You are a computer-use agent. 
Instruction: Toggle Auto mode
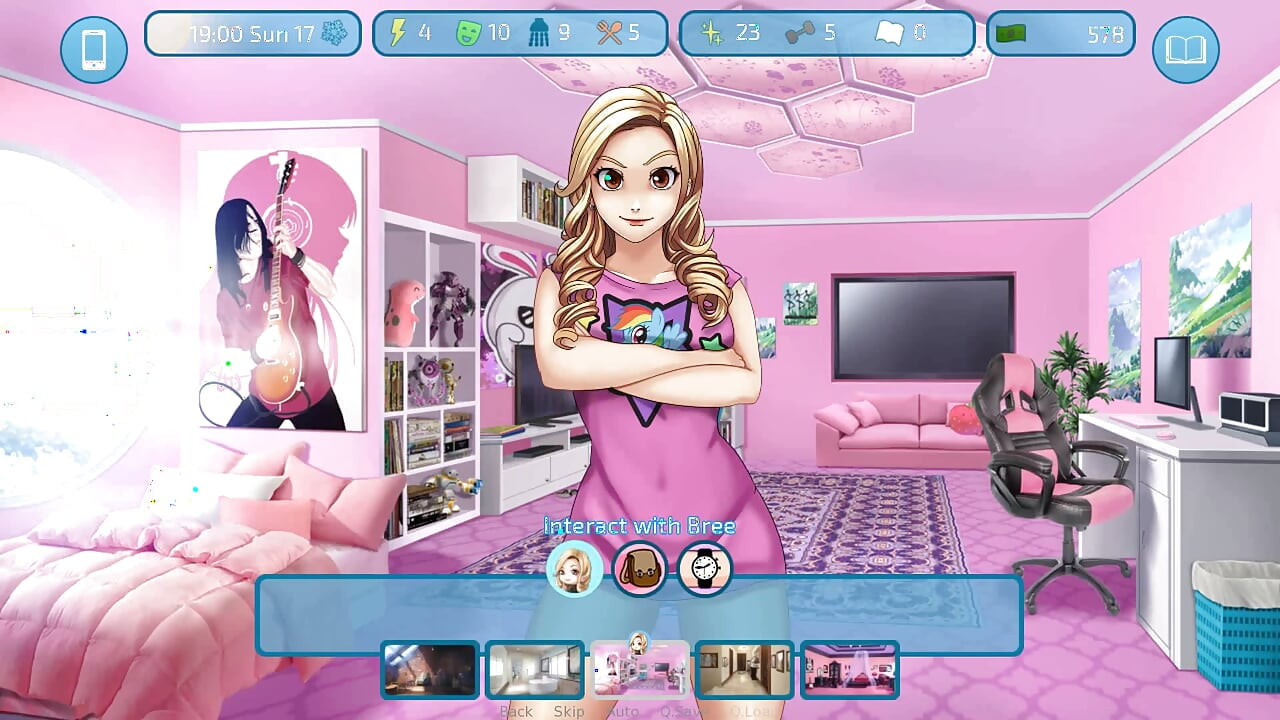point(623,711)
